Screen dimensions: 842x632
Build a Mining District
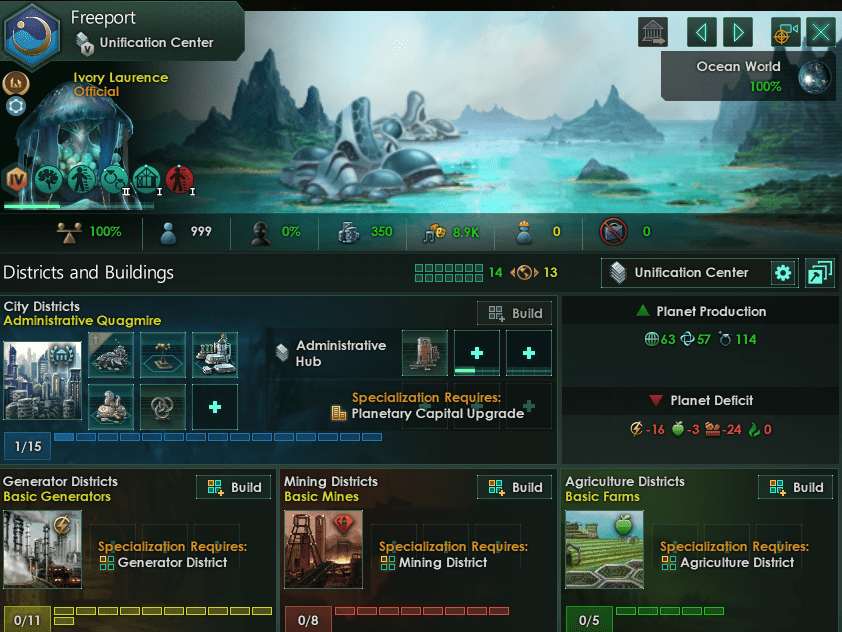pyautogui.click(x=515, y=488)
